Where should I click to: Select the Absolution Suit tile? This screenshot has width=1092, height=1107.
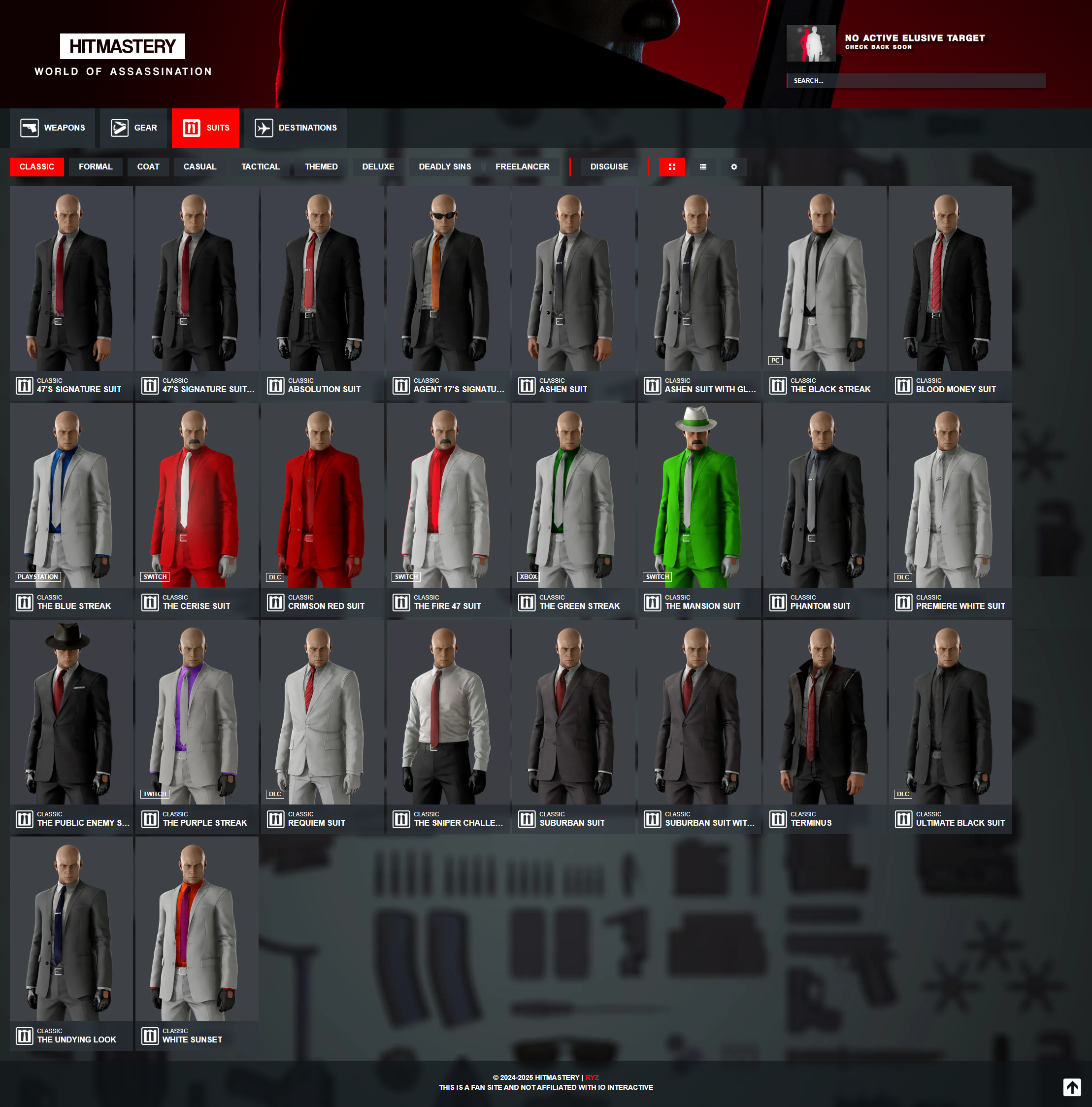pyautogui.click(x=322, y=292)
